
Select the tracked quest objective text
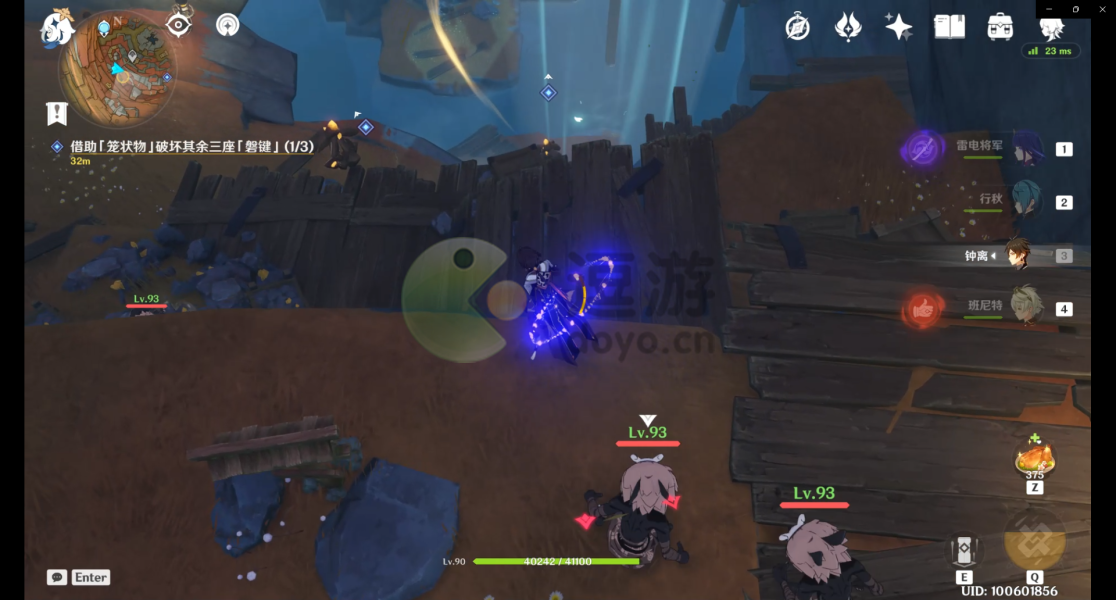[191, 147]
